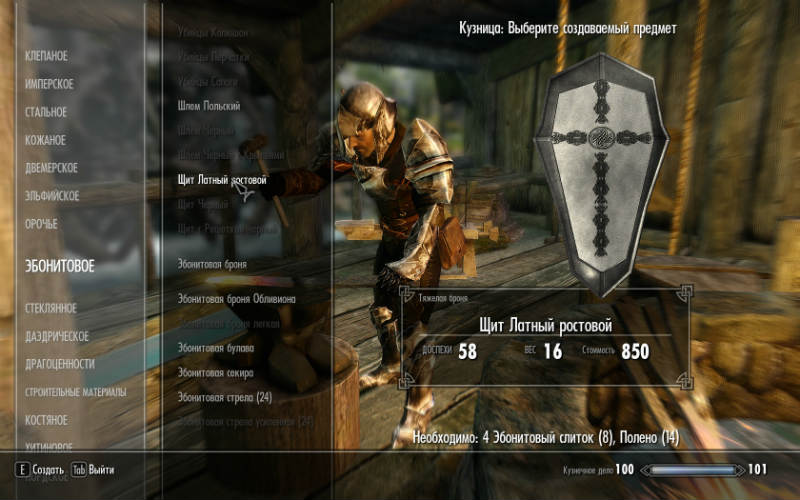Select Эбонитовая стрела (24) in the list
Image resolution: width=800 pixels, height=500 pixels.
click(224, 397)
